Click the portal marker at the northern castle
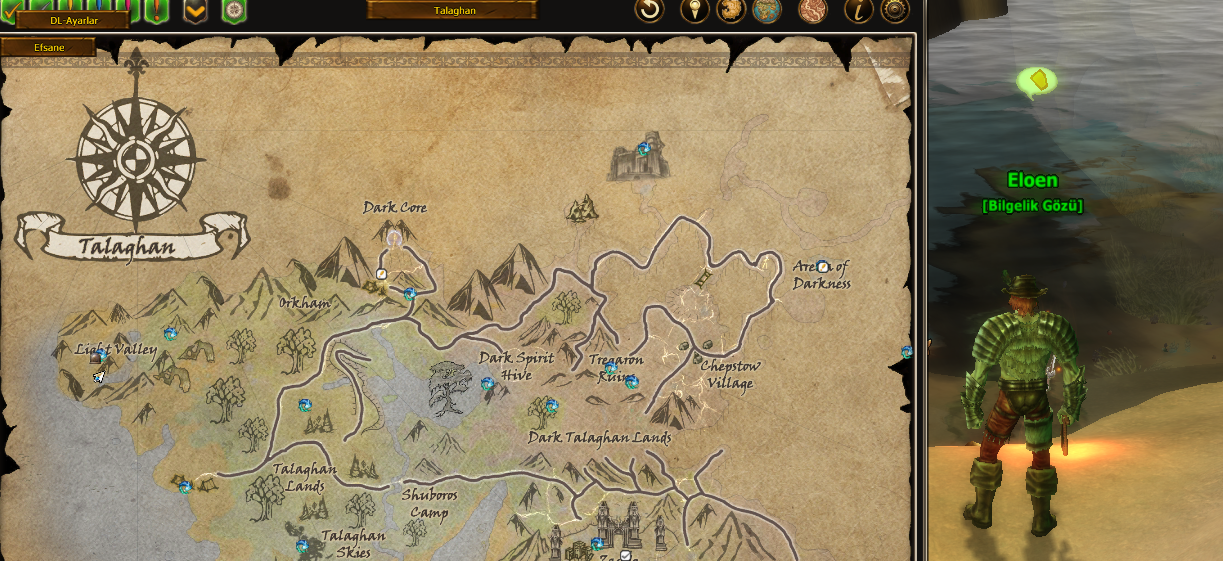The width and height of the screenshot is (1223, 561). tap(644, 148)
